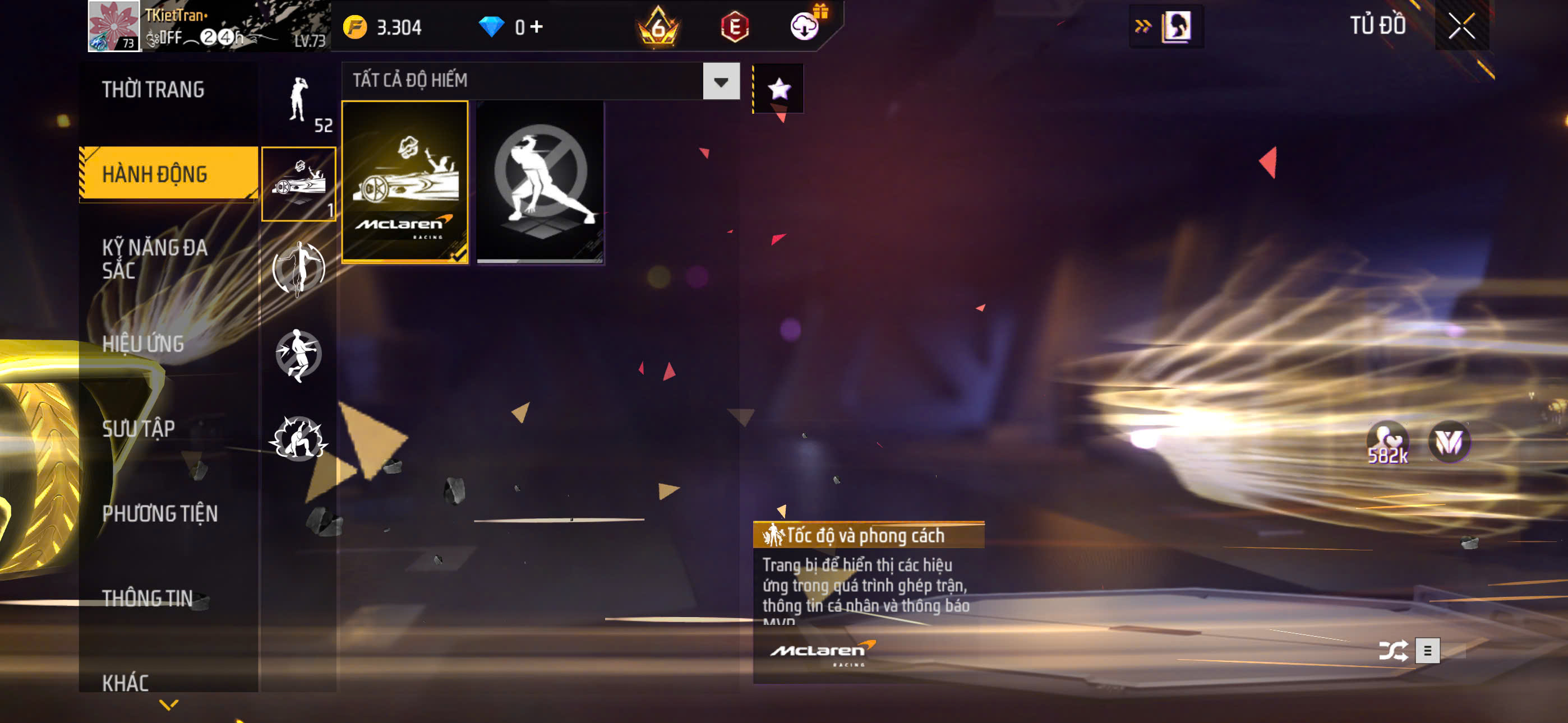Image resolution: width=1568 pixels, height=723 pixels.
Task: Tap the shuffle arrows icon
Action: point(1392,651)
